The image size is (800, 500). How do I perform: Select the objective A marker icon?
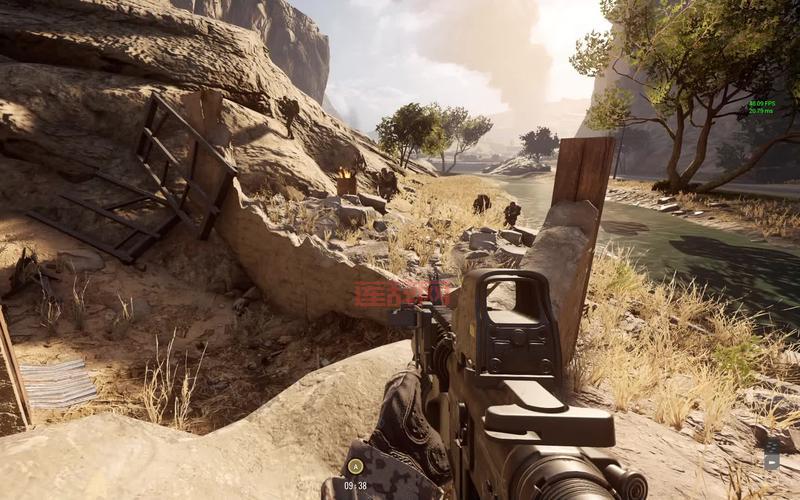(x=354, y=466)
